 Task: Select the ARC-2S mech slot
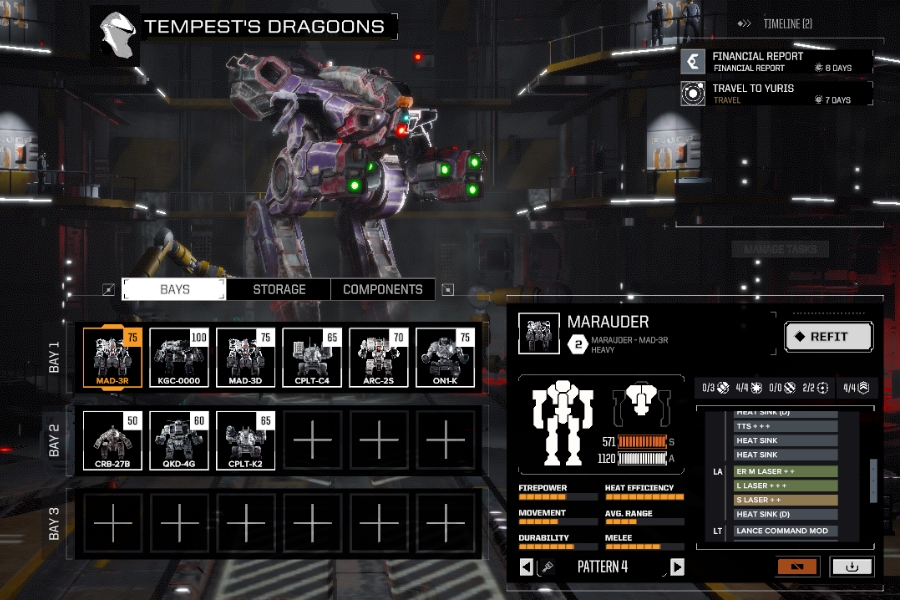point(379,358)
